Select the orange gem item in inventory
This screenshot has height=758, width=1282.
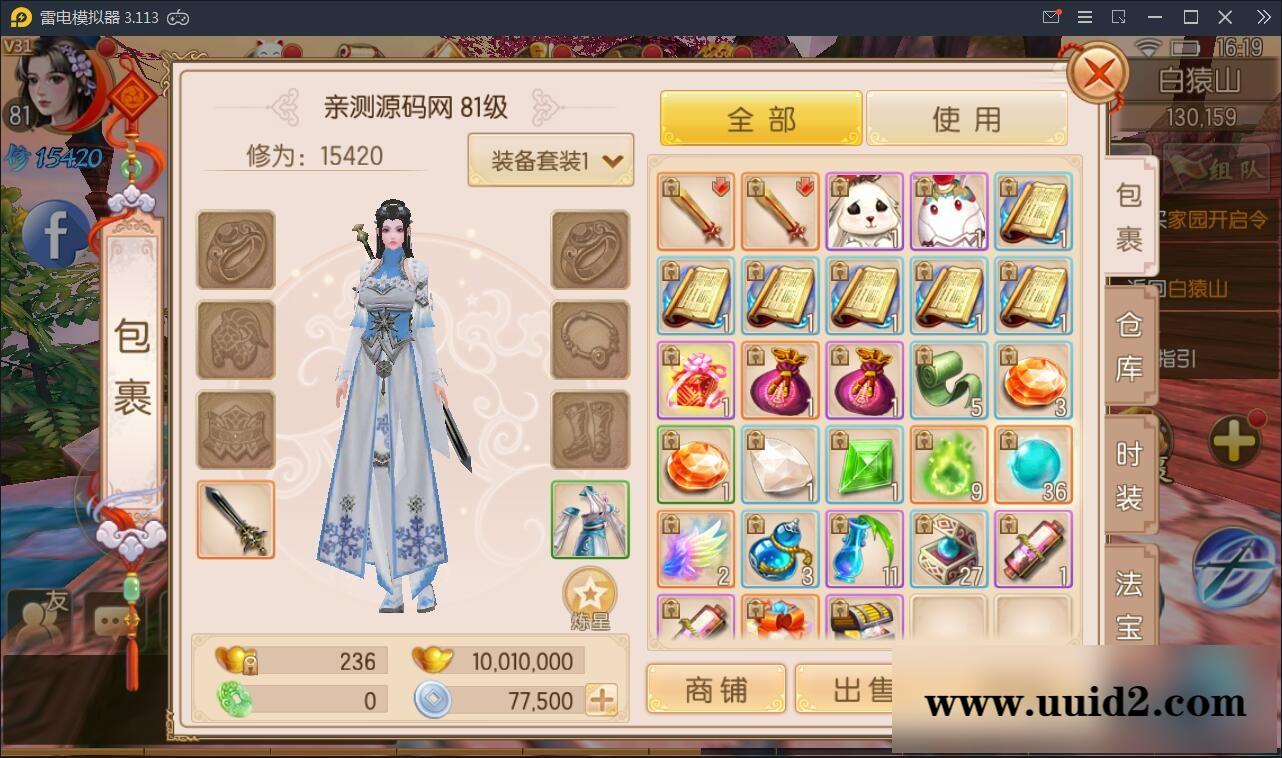tap(695, 464)
